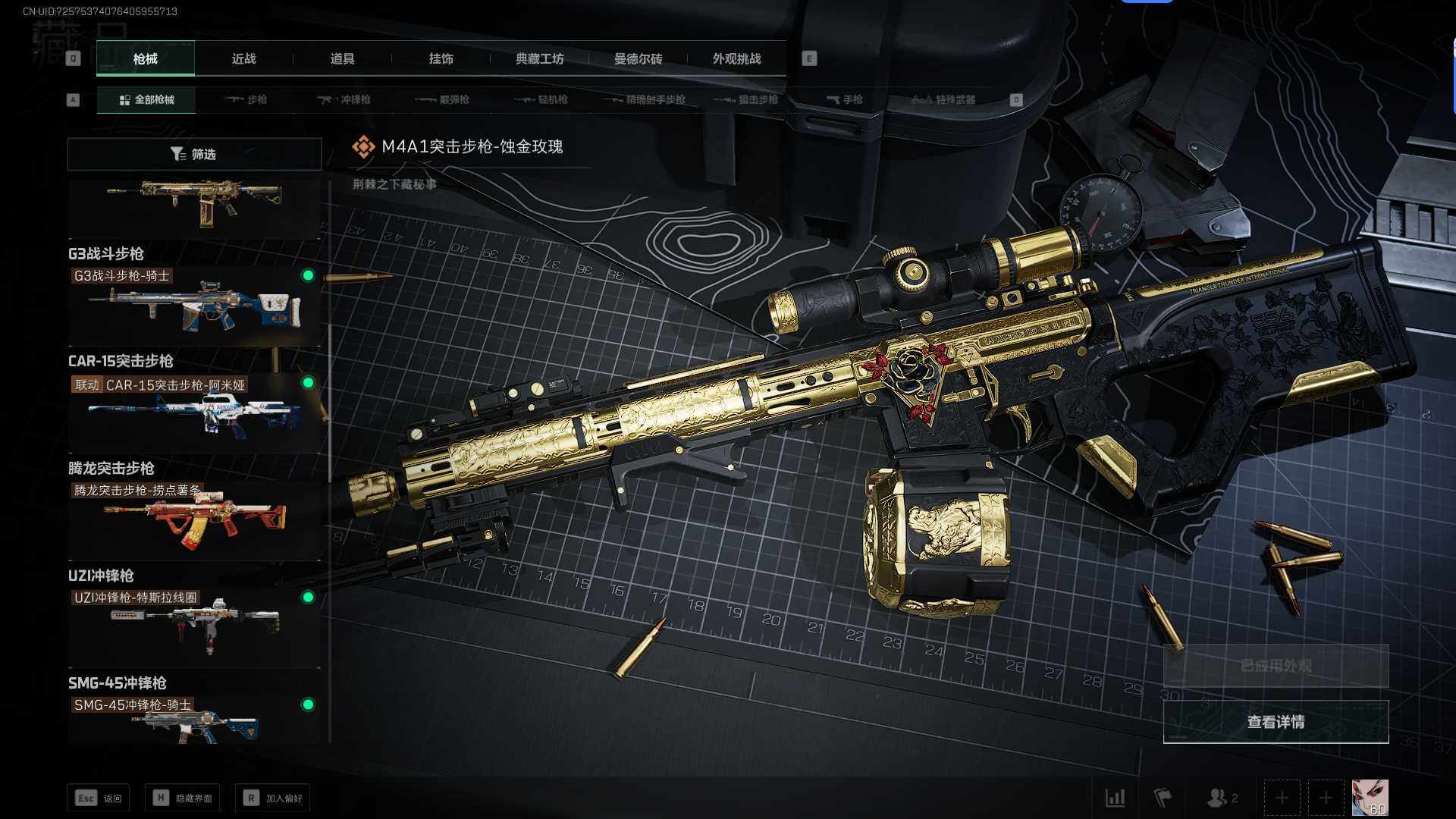Select the 手枪 pistol category
1456x819 pixels.
point(845,99)
